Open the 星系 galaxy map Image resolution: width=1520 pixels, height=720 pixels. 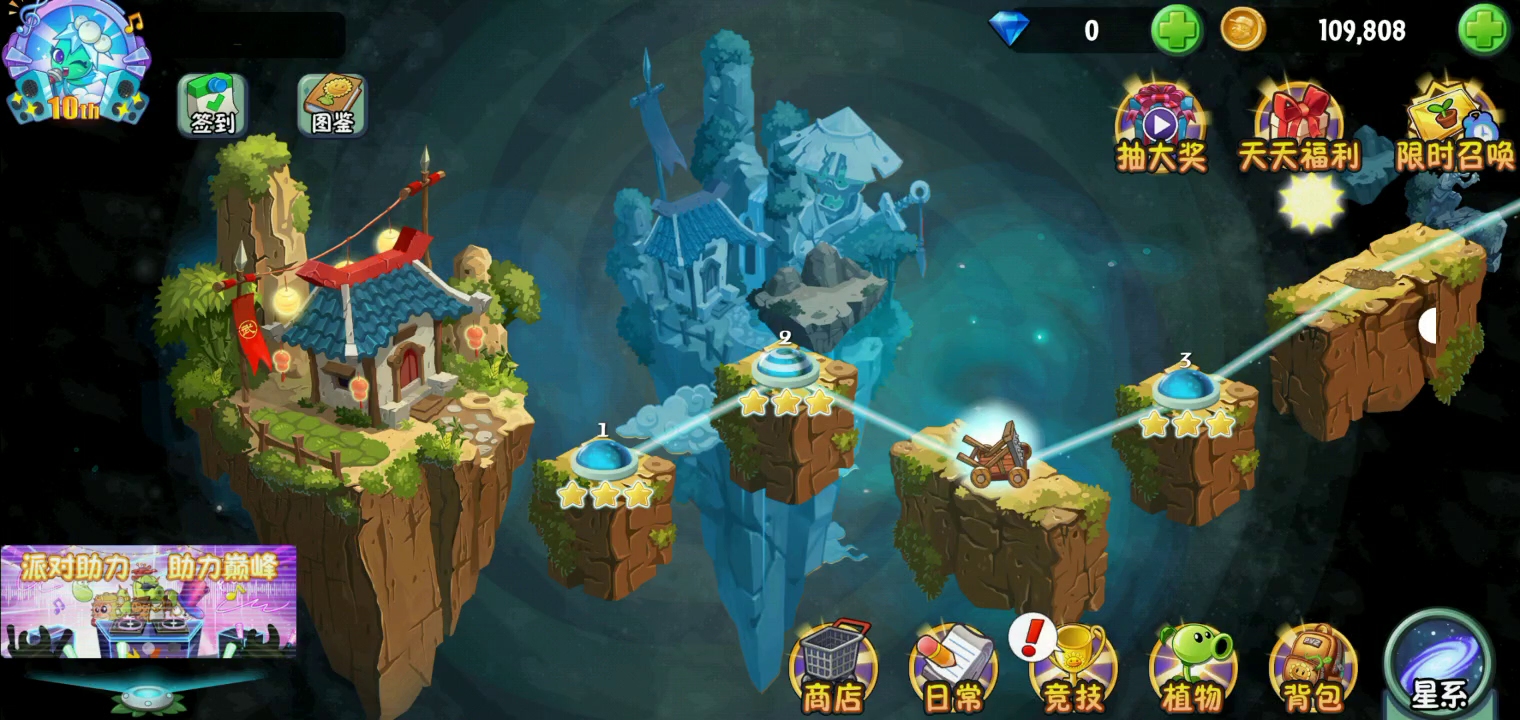point(1439,662)
